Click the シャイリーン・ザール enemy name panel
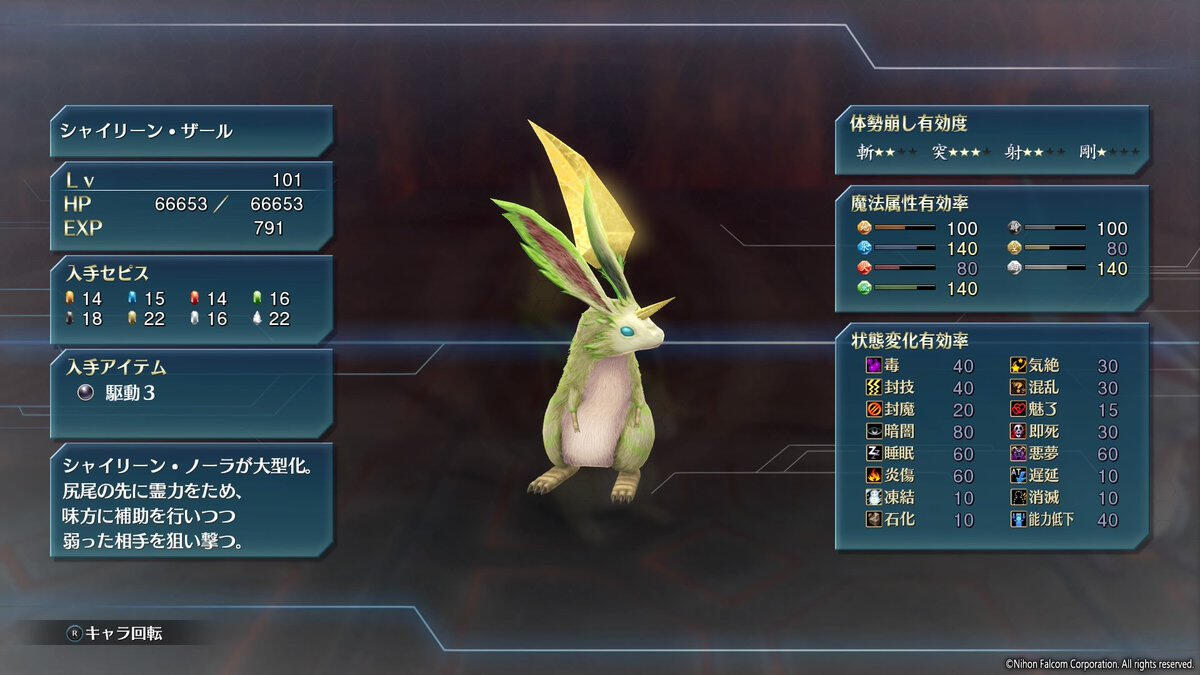1200x675 pixels. [191, 132]
